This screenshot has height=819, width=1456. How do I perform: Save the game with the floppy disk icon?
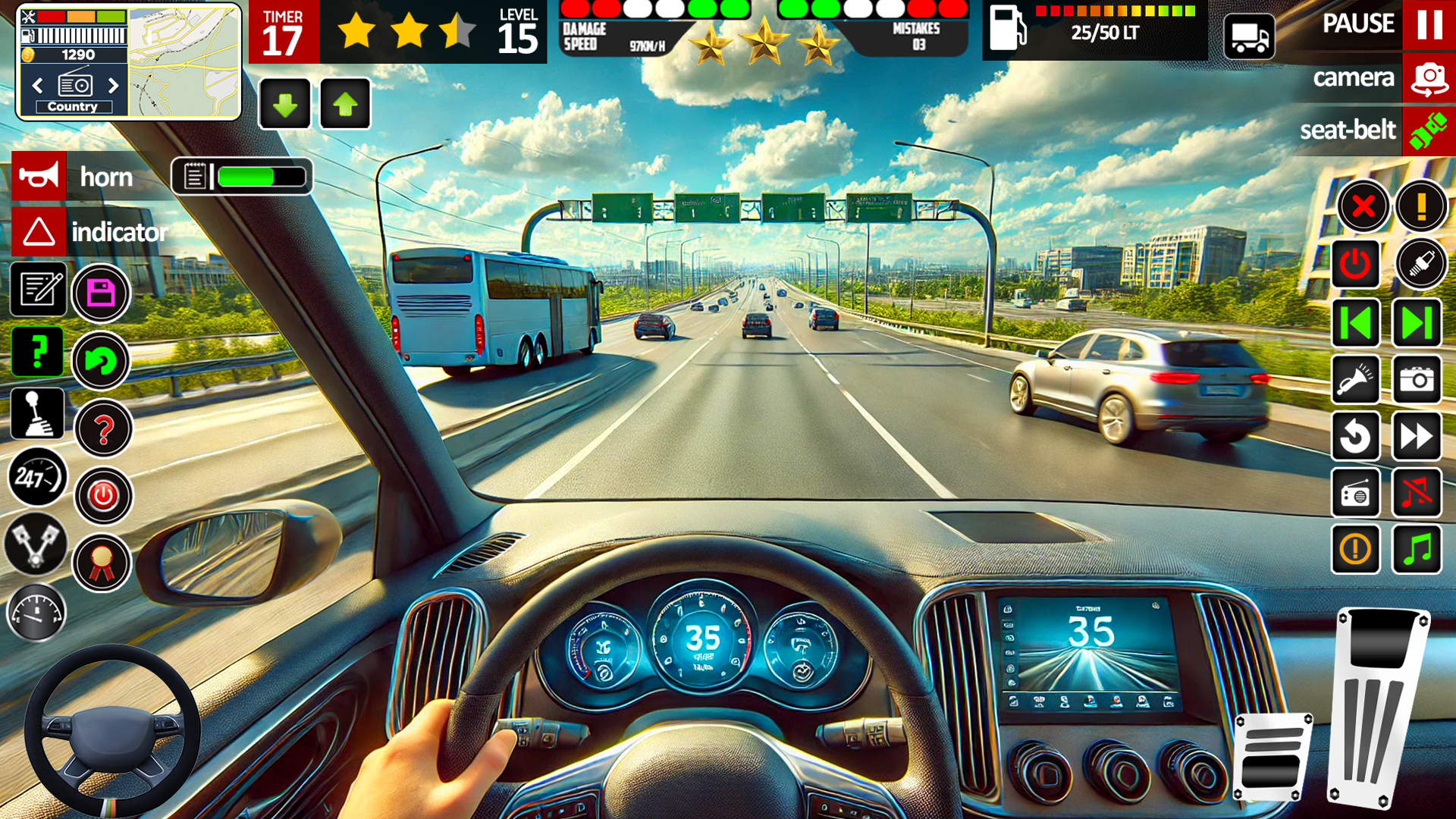click(102, 293)
